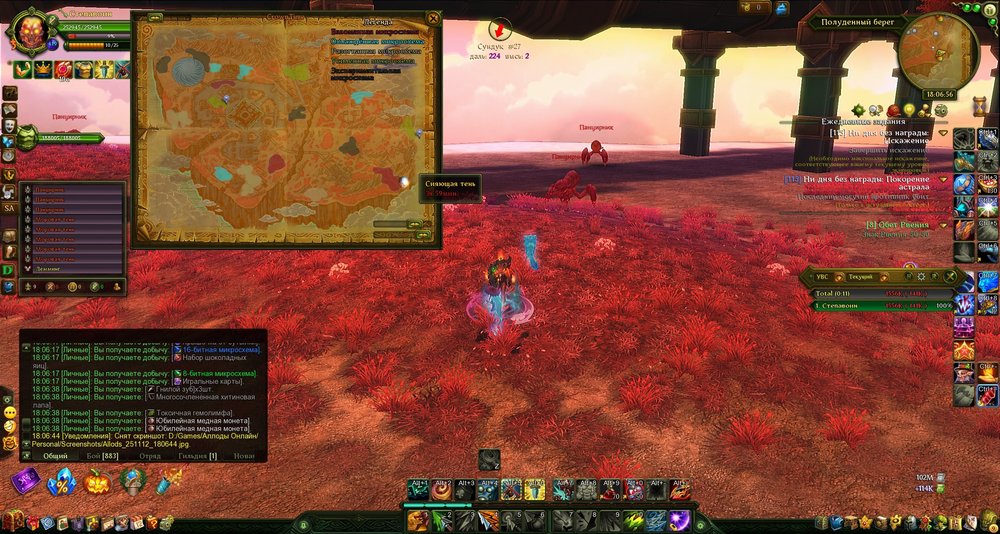Open the blue crystal discount icon
Screen dimensions: 1000x534
click(x=61, y=482)
